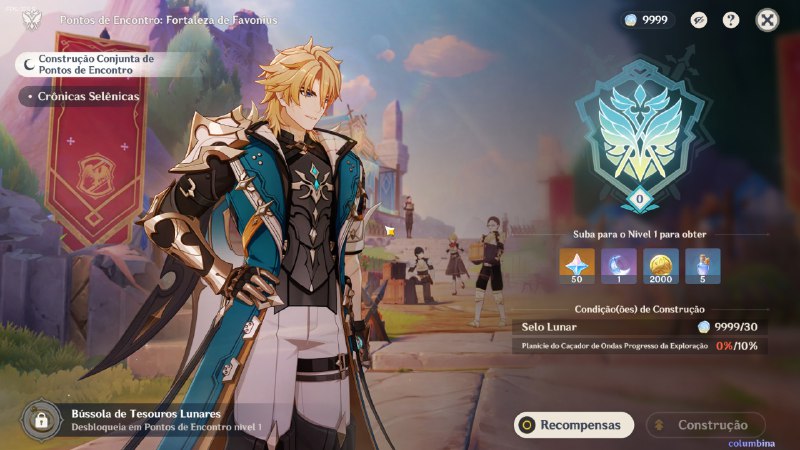Screen dimensions: 800x450
Task: Open the question mark help button
Action: click(x=731, y=19)
